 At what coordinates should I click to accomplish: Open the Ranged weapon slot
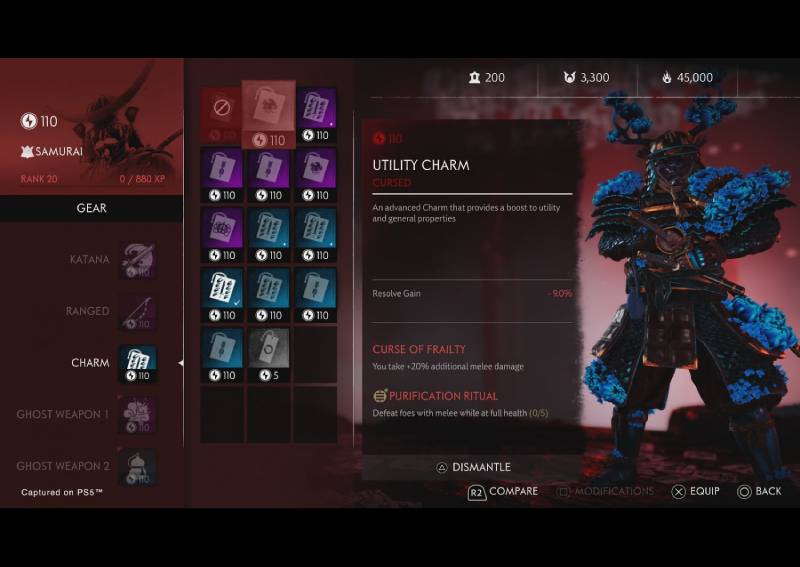pos(137,312)
